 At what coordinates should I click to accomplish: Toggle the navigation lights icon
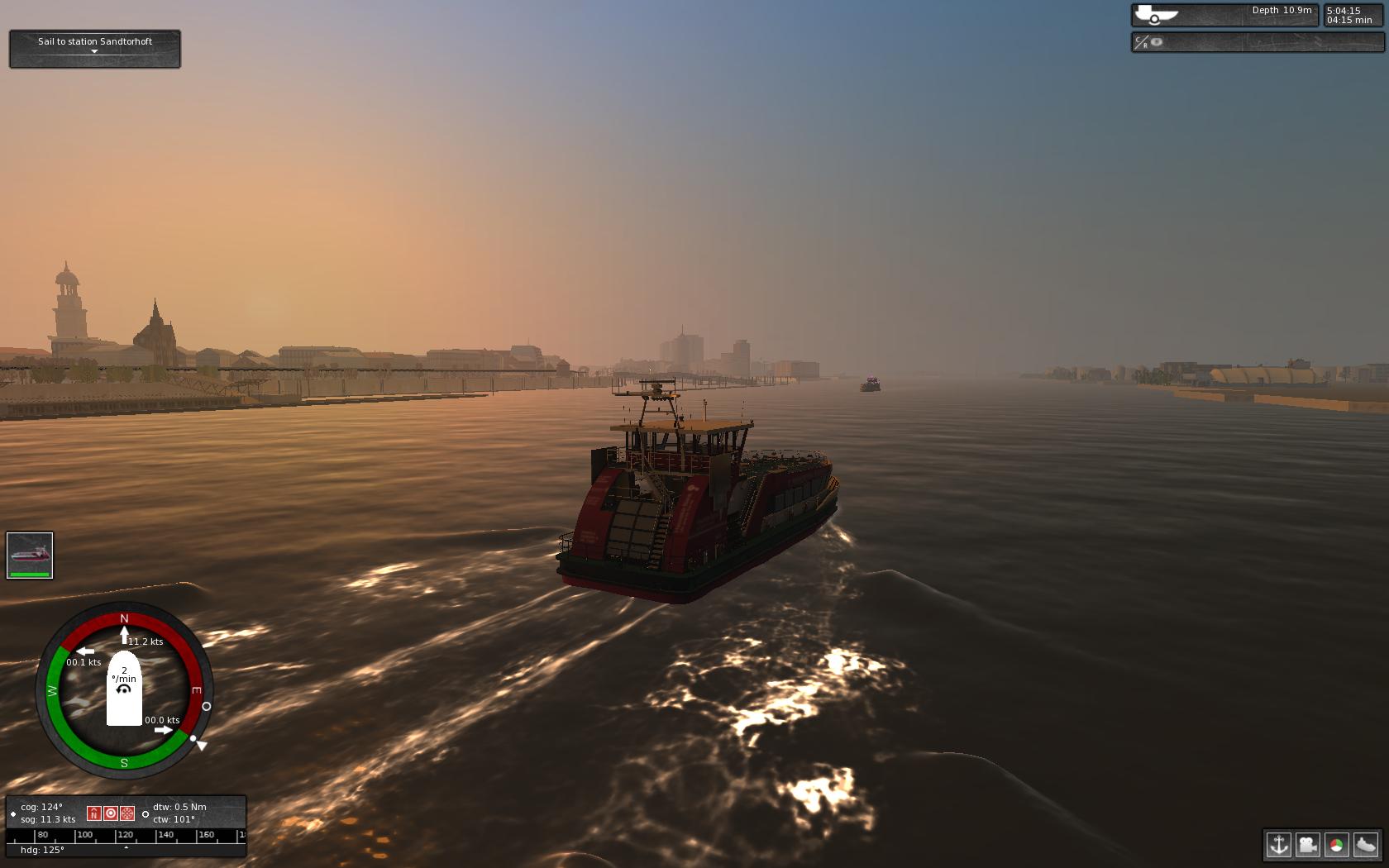pyautogui.click(x=1337, y=846)
